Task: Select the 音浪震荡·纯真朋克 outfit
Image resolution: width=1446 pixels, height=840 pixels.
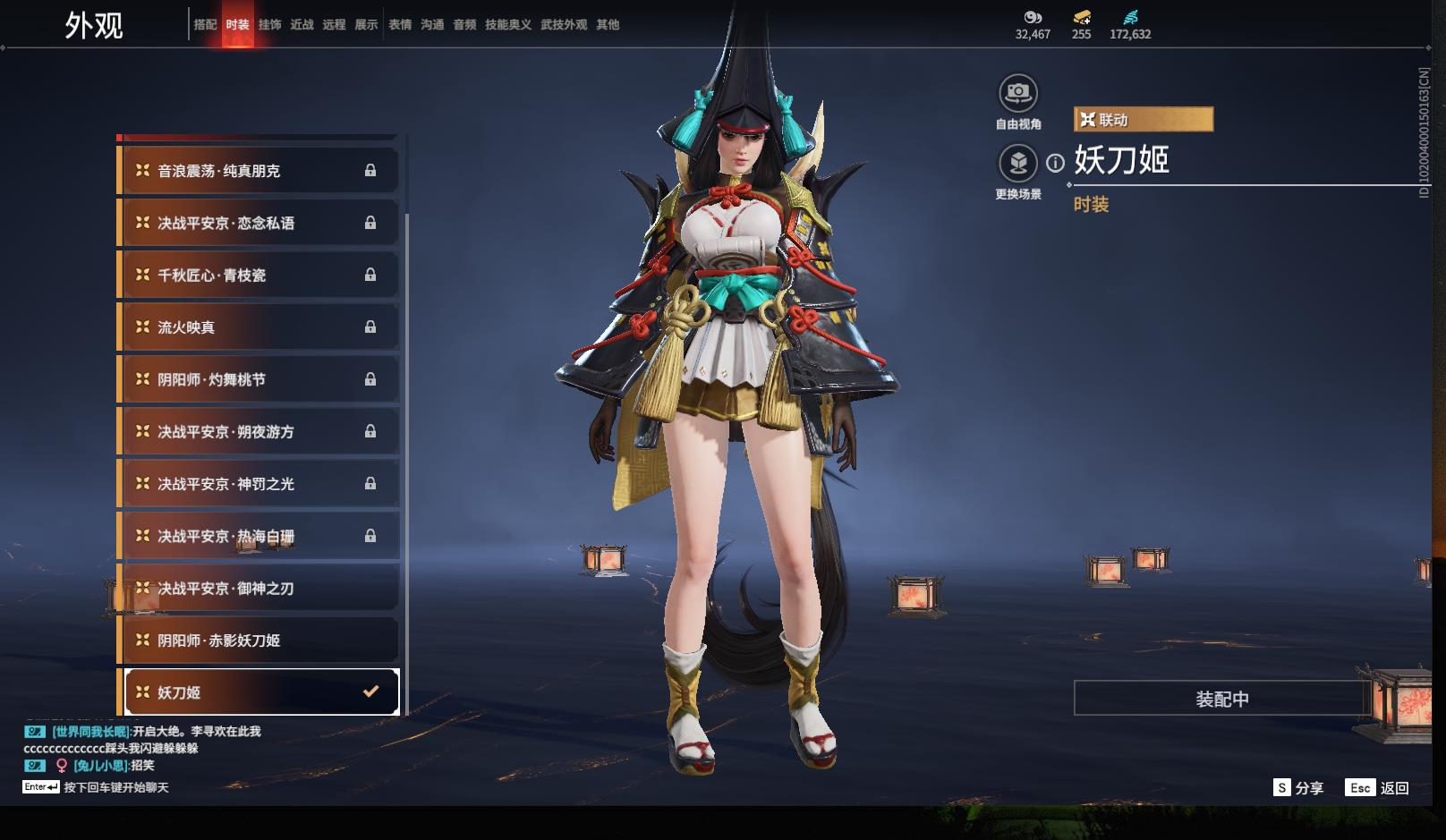Action: point(259,171)
